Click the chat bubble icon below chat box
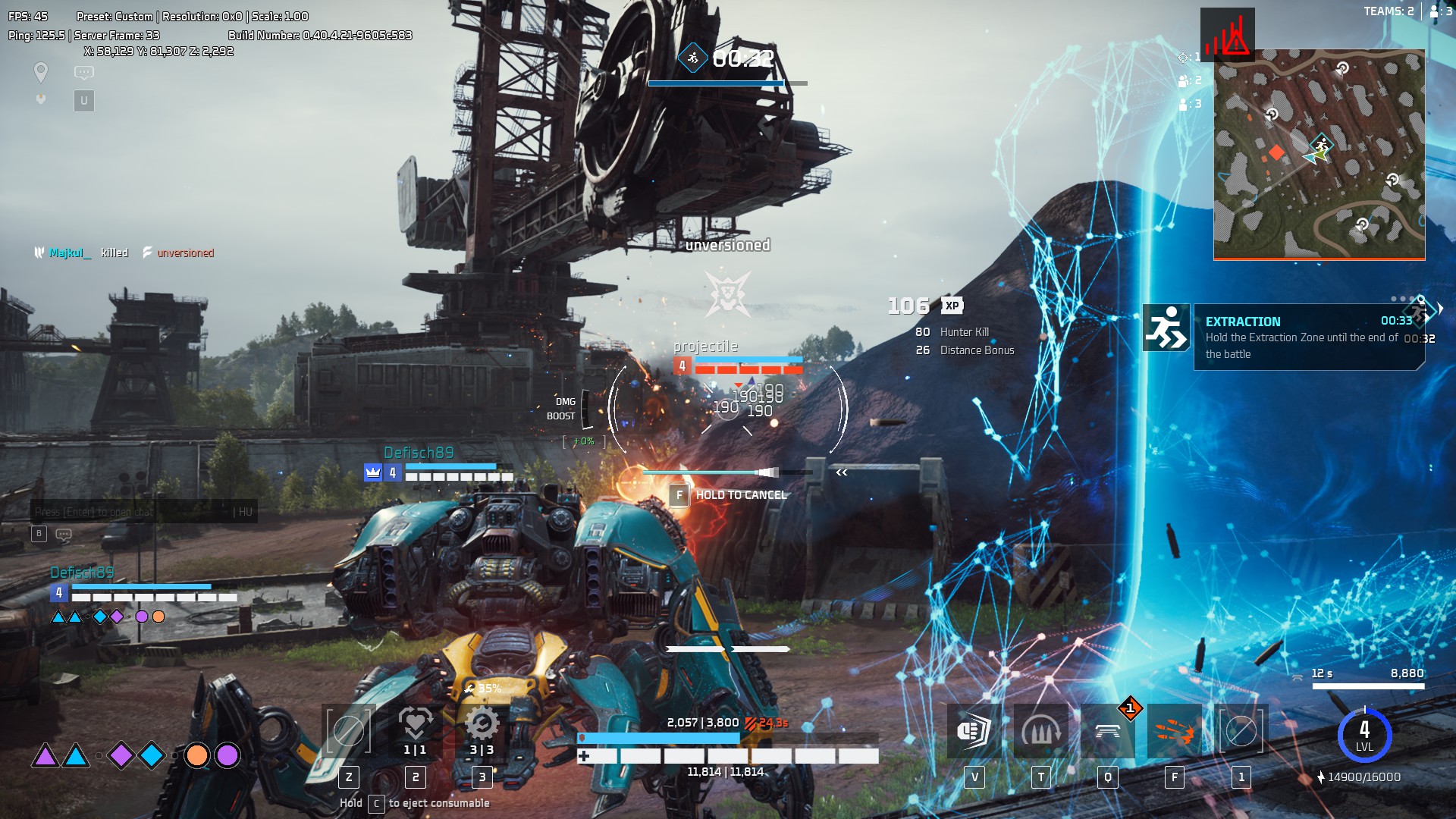This screenshot has width=1456, height=819. 64,534
